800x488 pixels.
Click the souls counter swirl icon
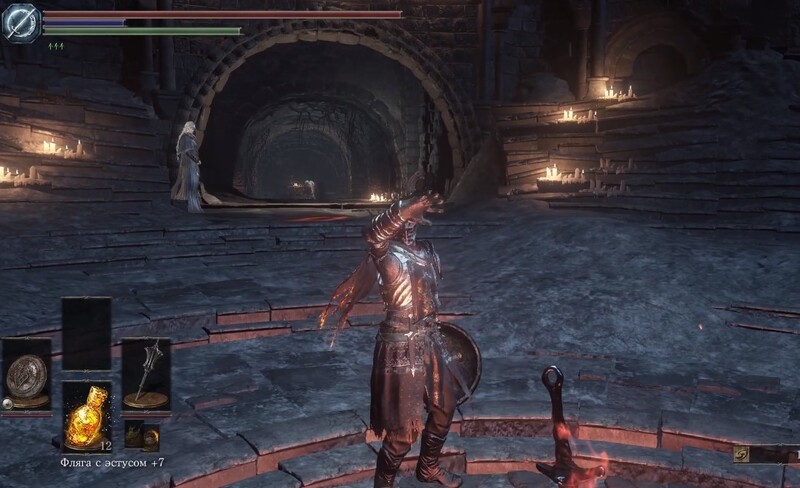point(741,453)
